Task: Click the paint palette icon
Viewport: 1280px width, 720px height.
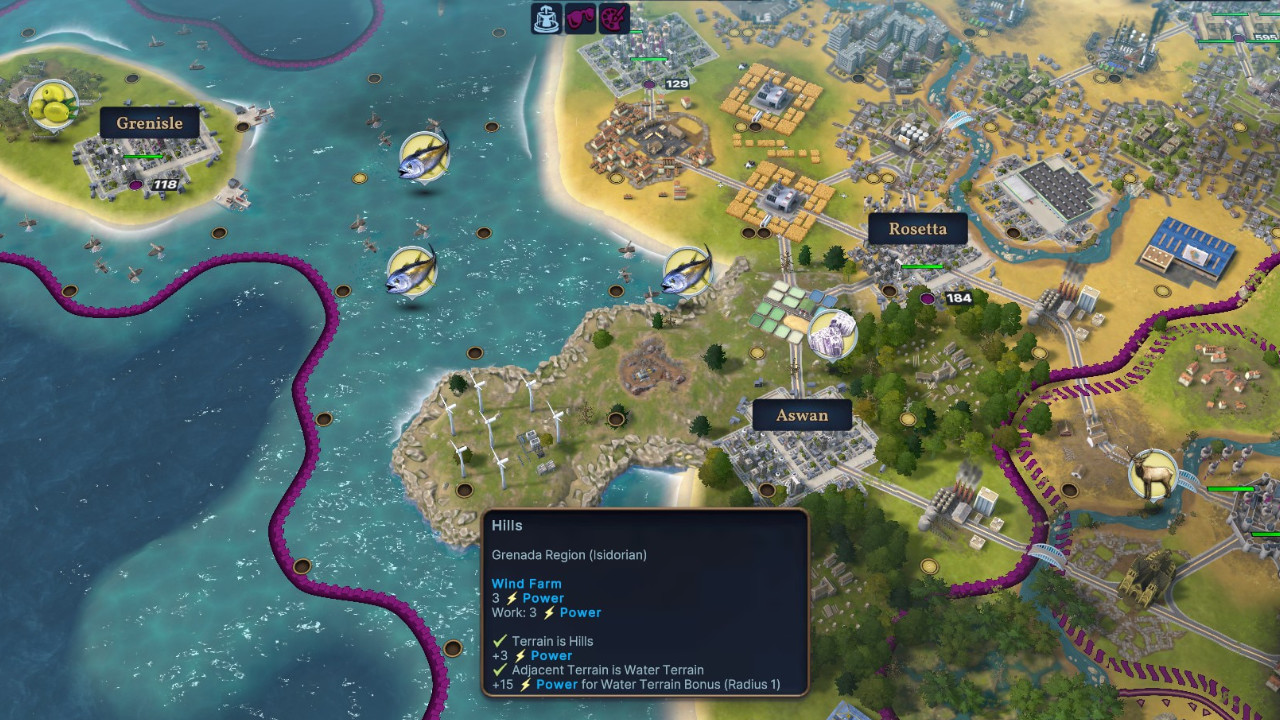Action: [x=614, y=18]
